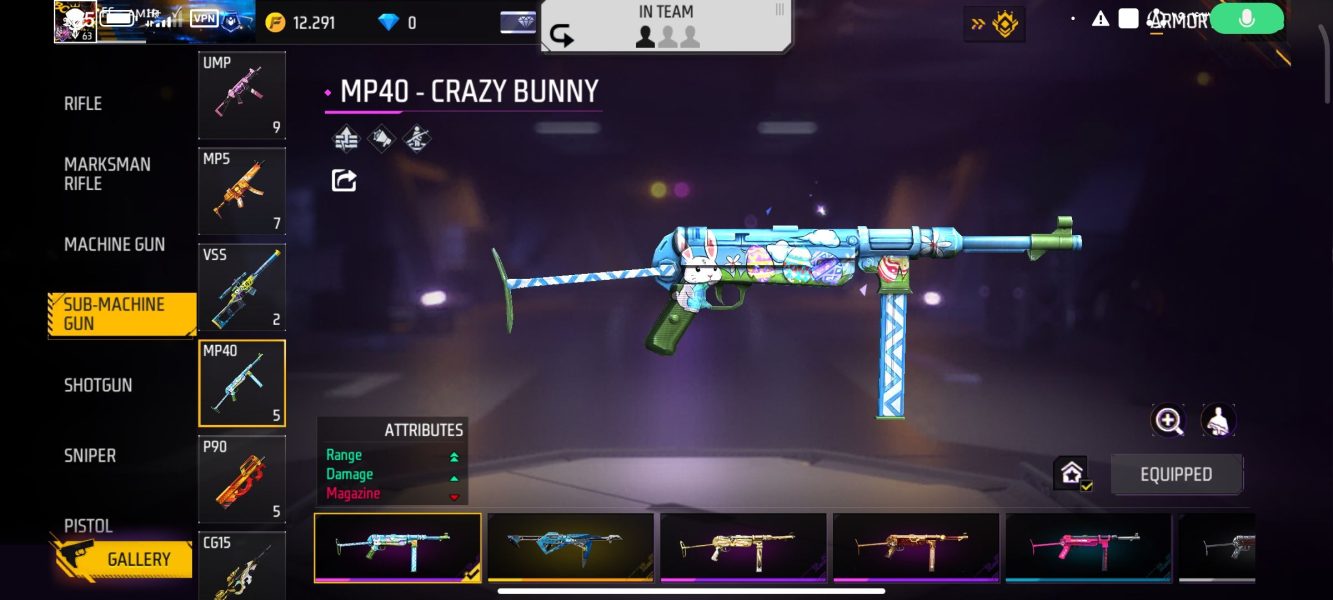This screenshot has height=600, width=1333.
Task: Zoom in with the magnifier icon
Action: 1168,421
